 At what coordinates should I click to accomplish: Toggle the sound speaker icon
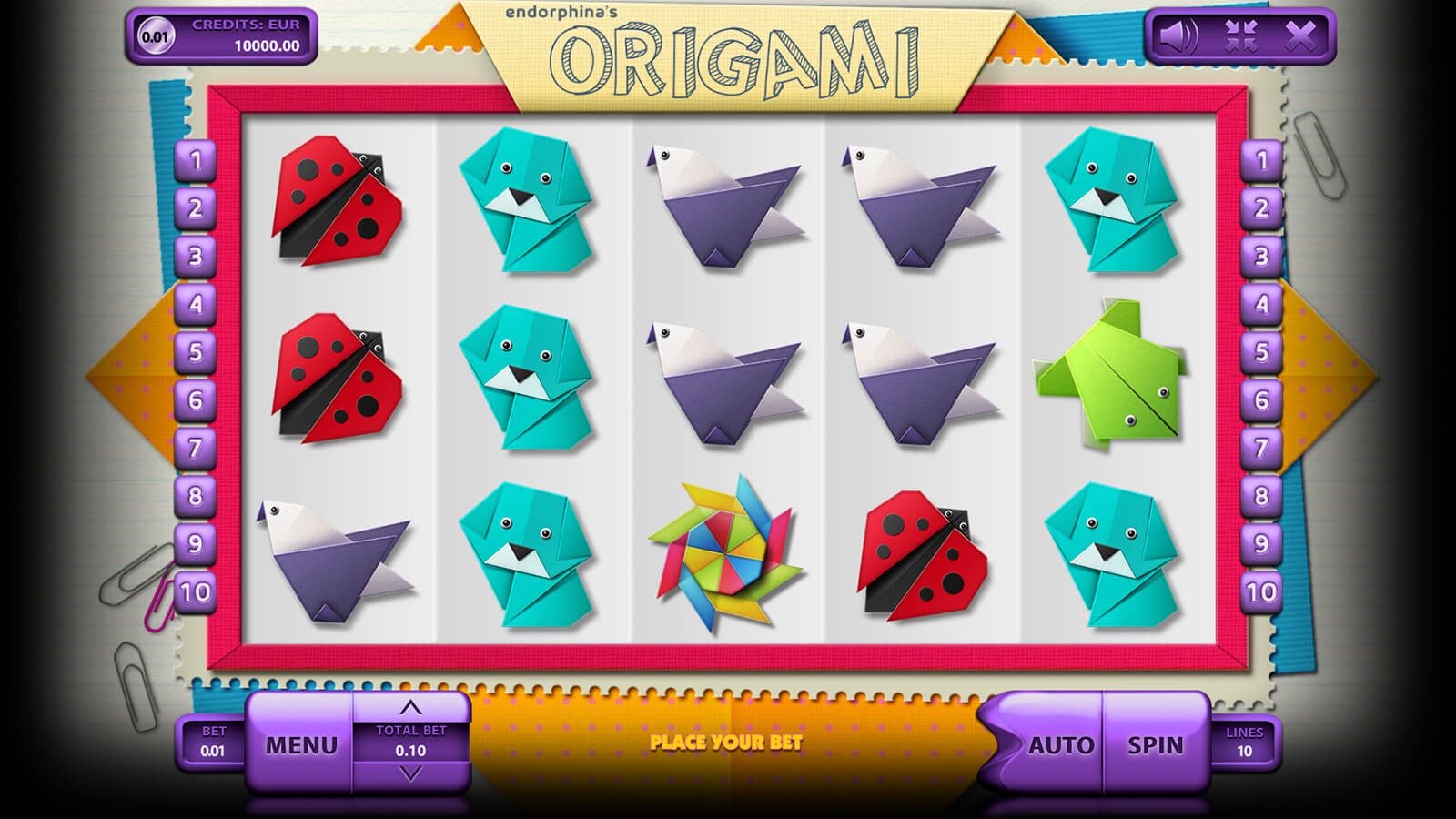click(1178, 36)
